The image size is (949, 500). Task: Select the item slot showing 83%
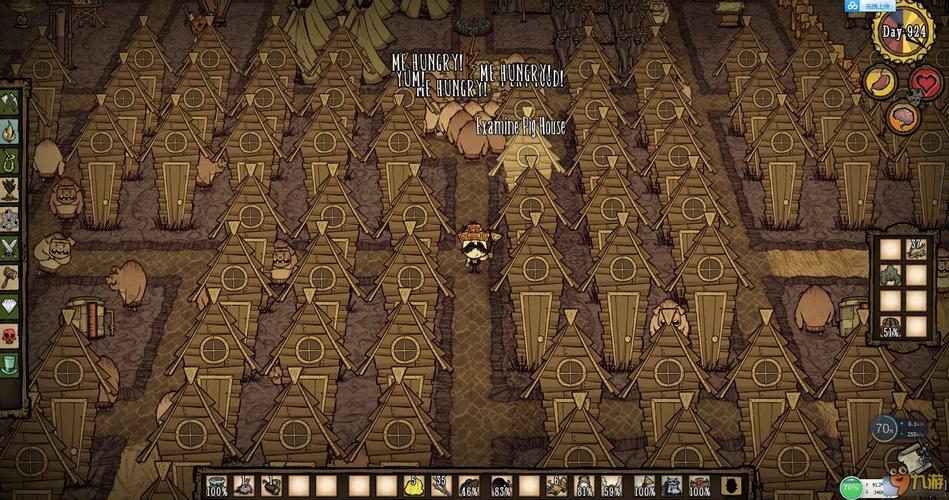click(x=502, y=485)
